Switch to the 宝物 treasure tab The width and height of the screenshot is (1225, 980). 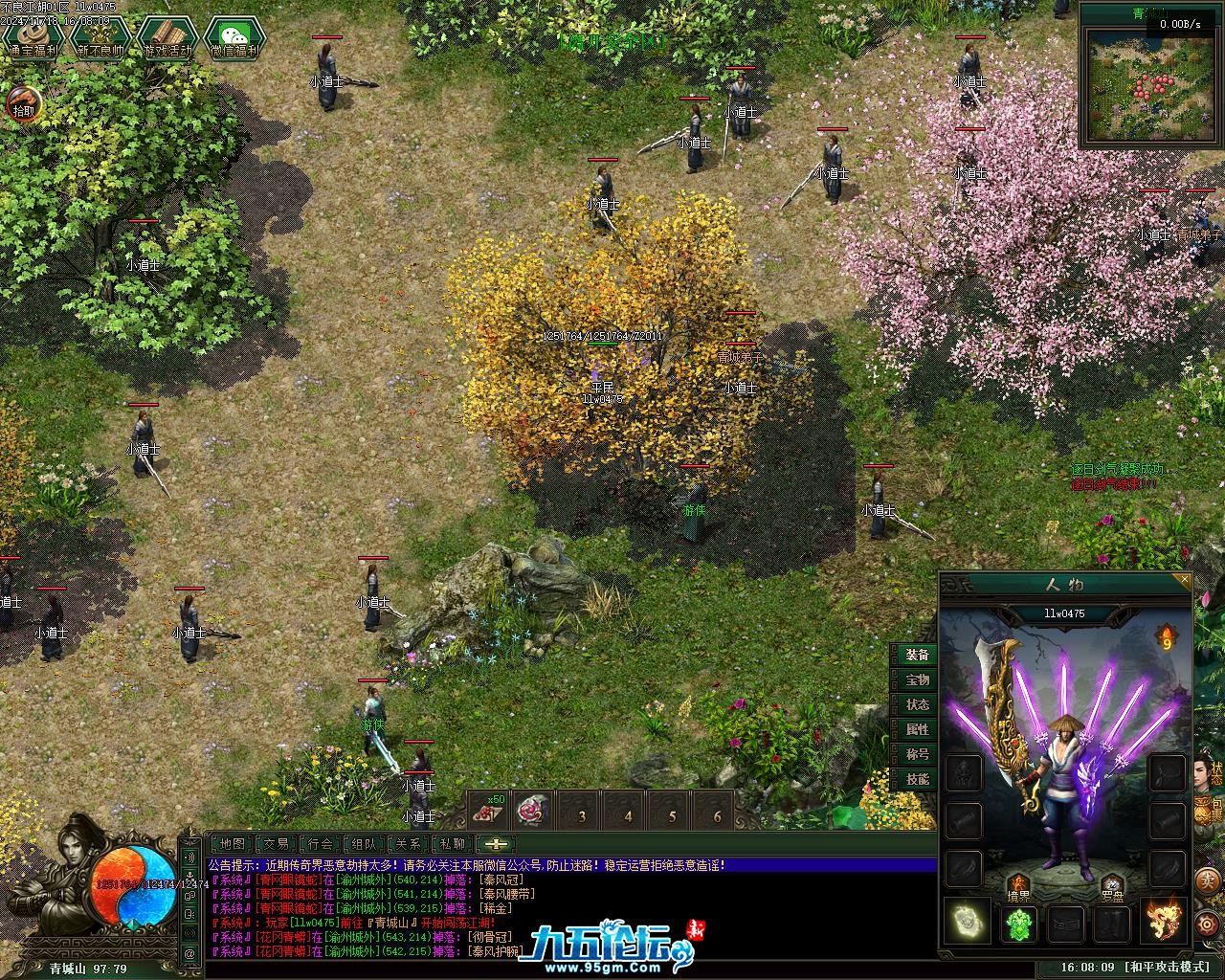coord(917,680)
